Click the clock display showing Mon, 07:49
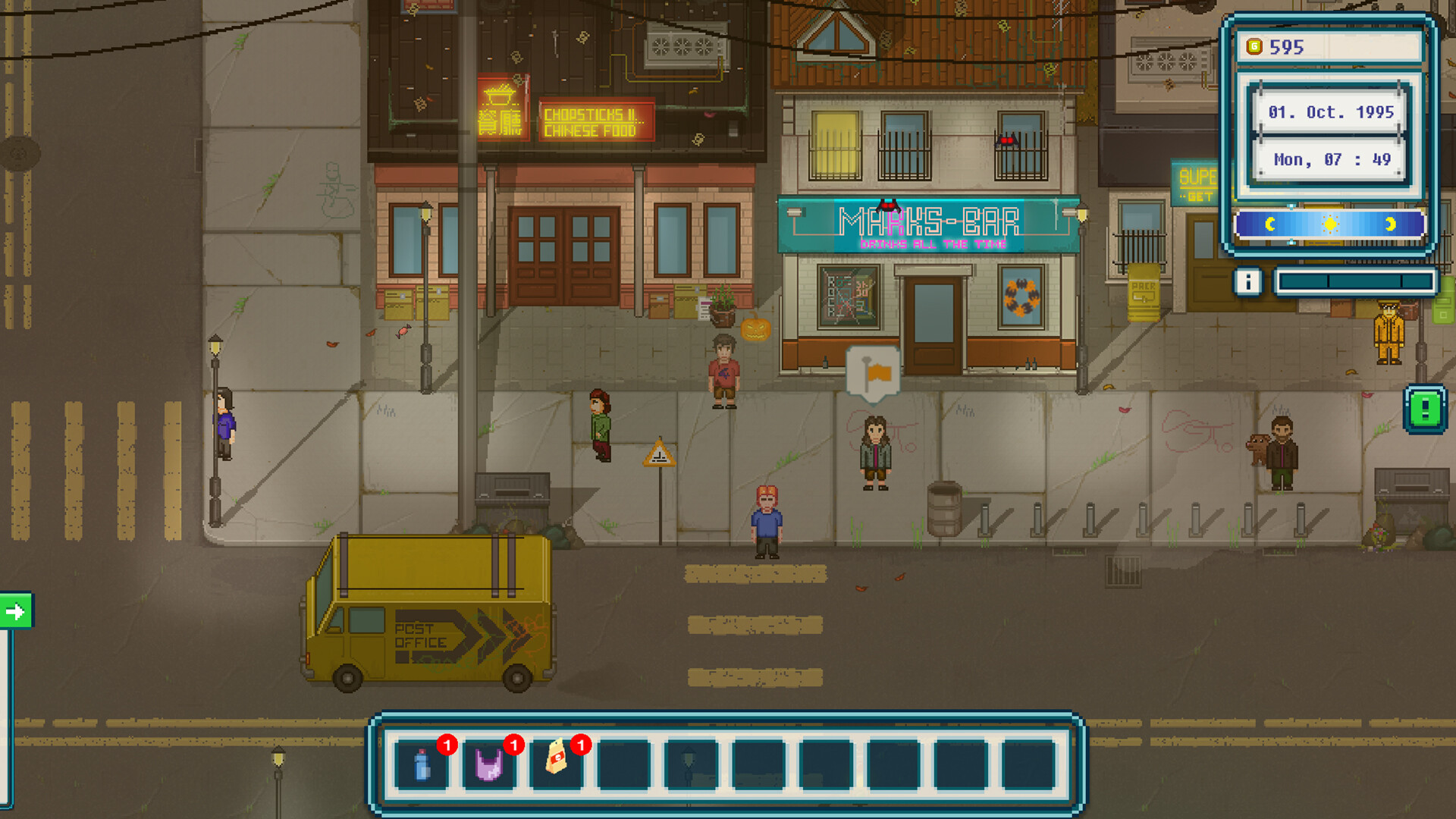The height and width of the screenshot is (819, 1456). pyautogui.click(x=1332, y=160)
